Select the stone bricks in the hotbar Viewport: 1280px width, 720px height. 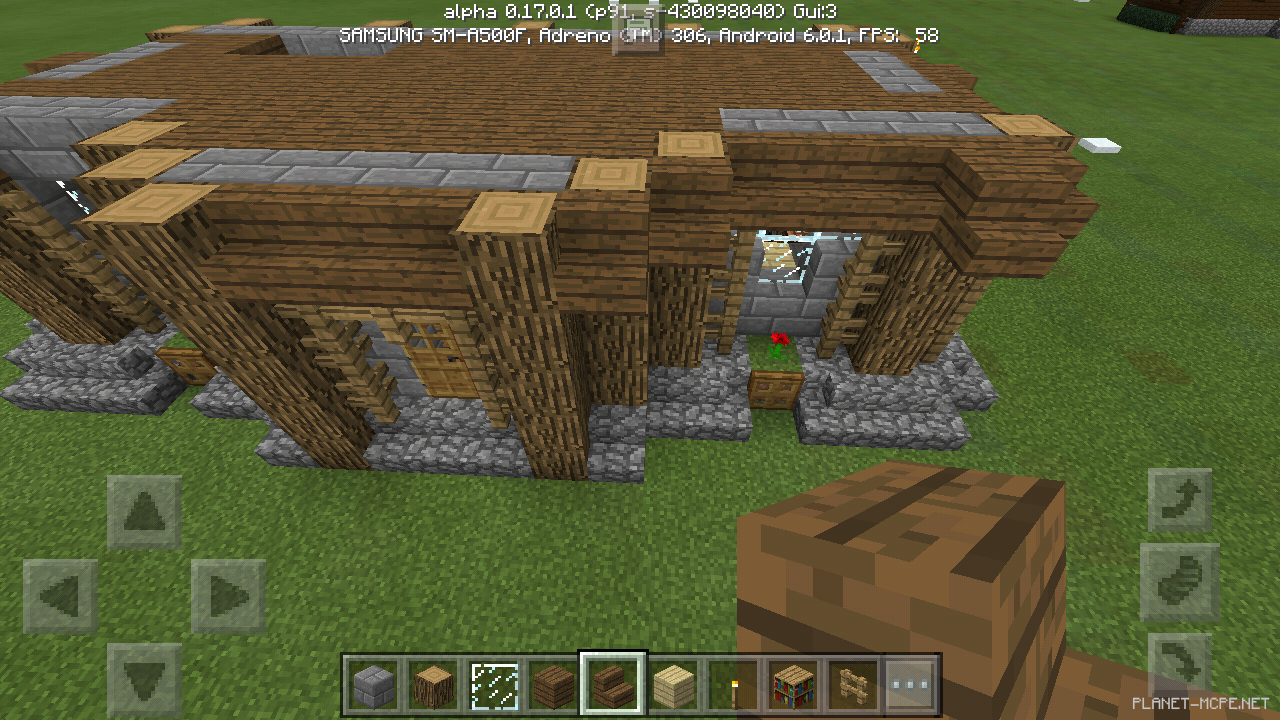pyautogui.click(x=373, y=685)
